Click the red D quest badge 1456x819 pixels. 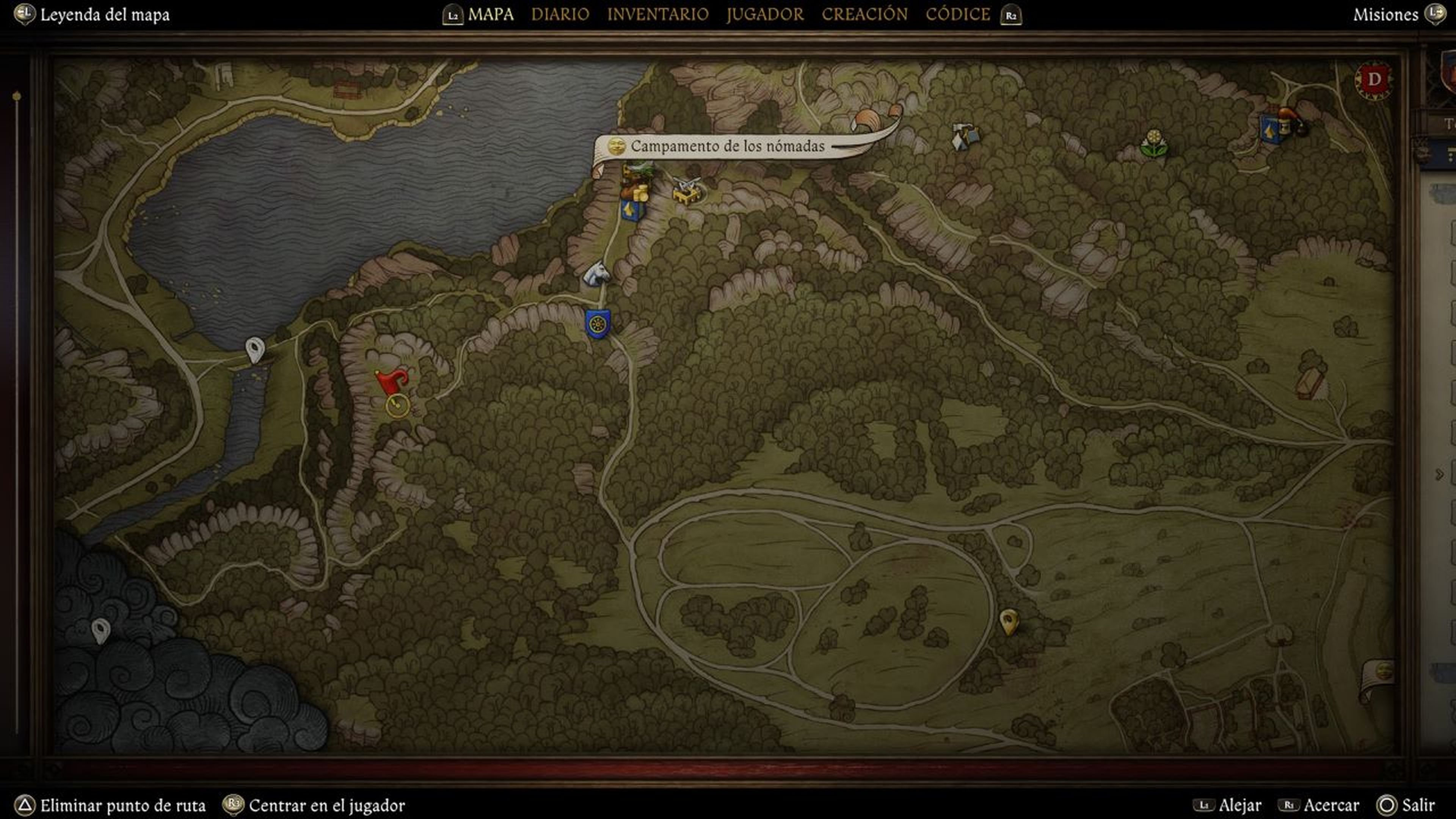point(1373,80)
